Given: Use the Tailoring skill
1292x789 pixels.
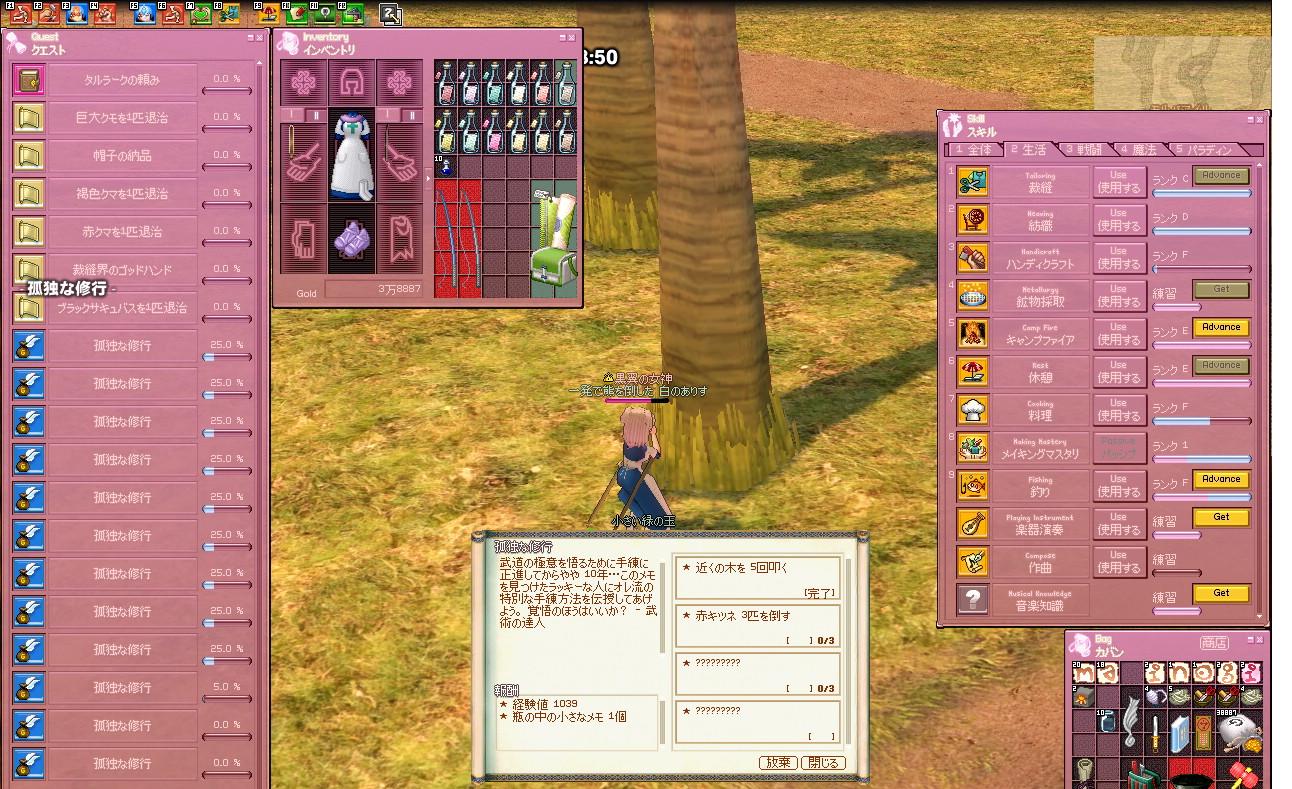Looking at the screenshot, I should 1118,182.
